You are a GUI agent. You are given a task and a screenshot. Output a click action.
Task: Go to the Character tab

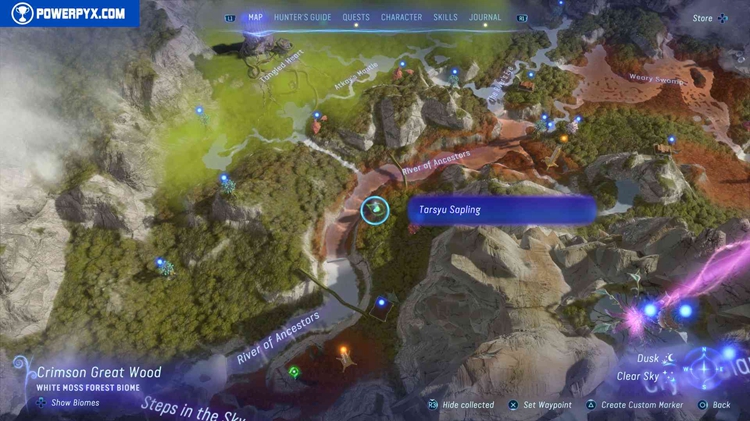point(400,17)
